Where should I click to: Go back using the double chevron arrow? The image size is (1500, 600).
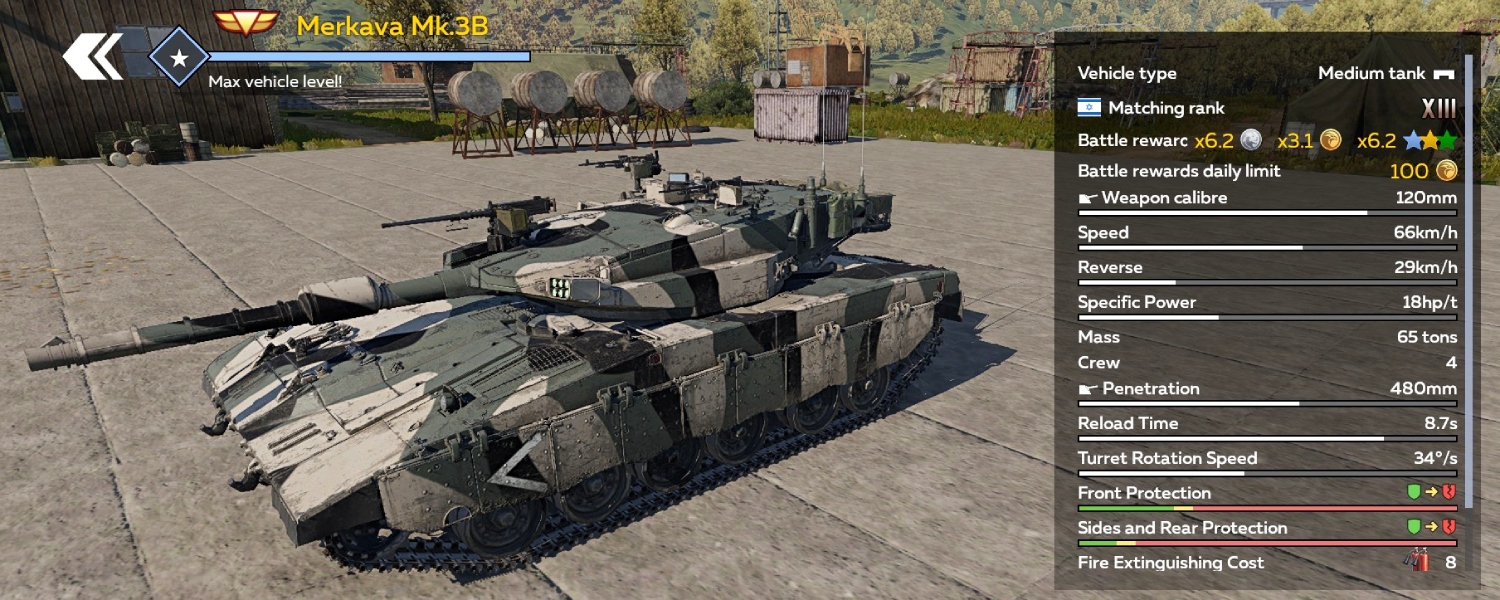tap(93, 57)
